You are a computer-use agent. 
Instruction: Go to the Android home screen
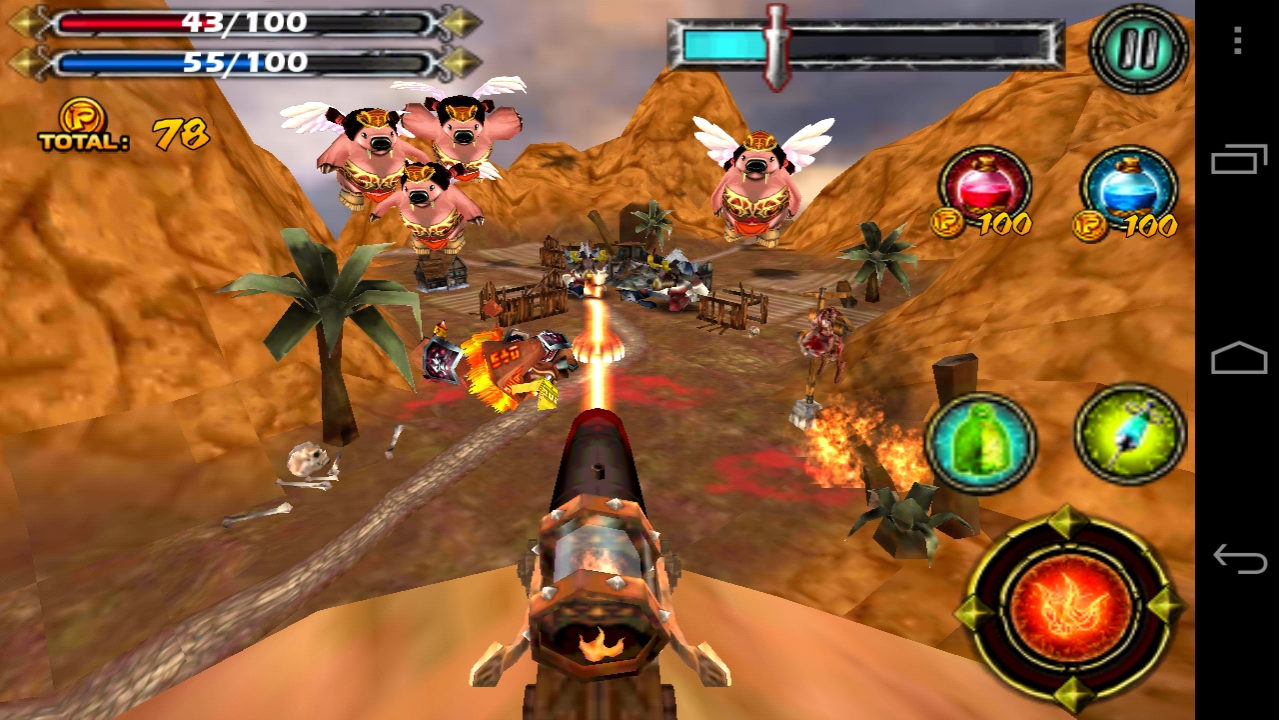[1238, 358]
